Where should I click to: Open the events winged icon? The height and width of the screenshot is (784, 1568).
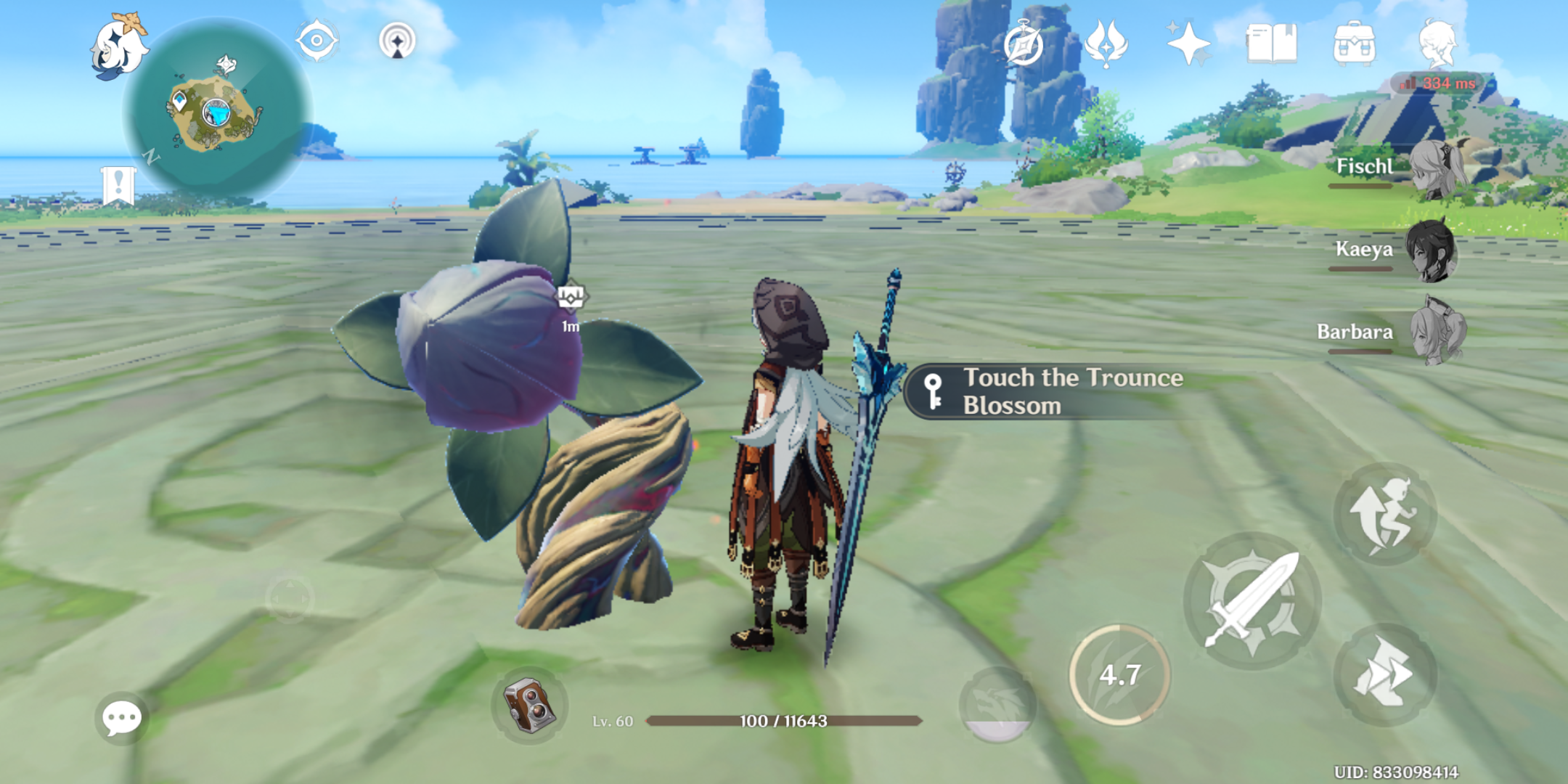point(1106,43)
